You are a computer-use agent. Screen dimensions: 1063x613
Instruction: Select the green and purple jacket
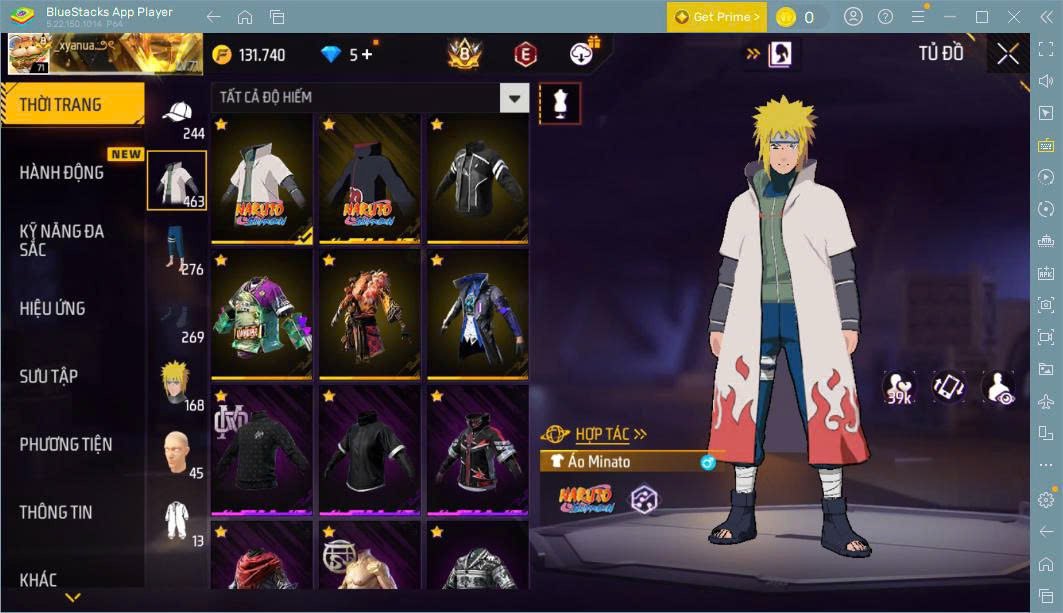click(x=262, y=315)
